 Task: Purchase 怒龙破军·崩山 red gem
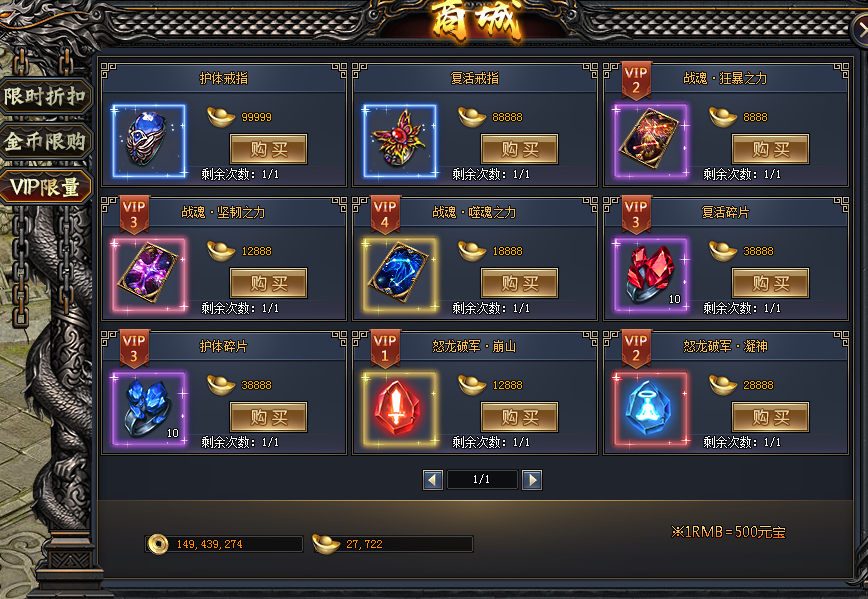click(x=519, y=417)
